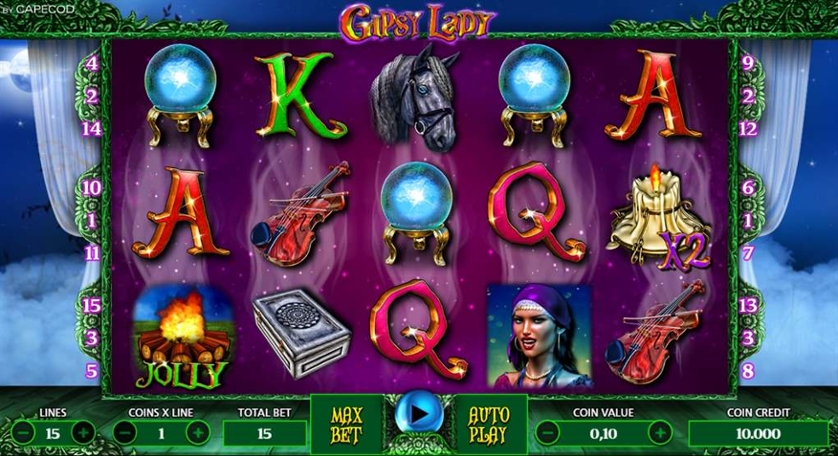Viewport: 838px width, 456px height.
Task: Activate Auto Play
Action: 491,424
